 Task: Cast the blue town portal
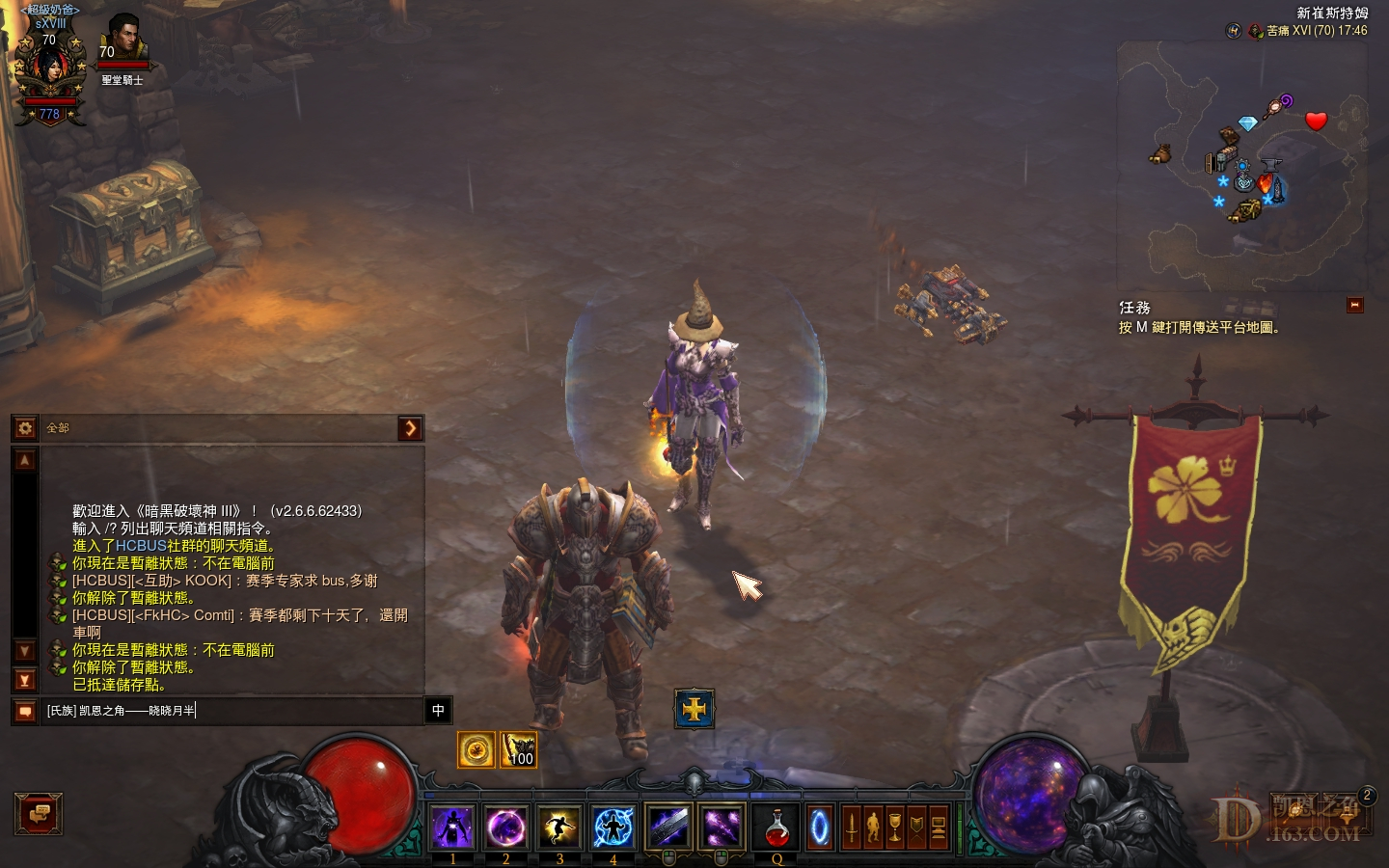(x=819, y=827)
